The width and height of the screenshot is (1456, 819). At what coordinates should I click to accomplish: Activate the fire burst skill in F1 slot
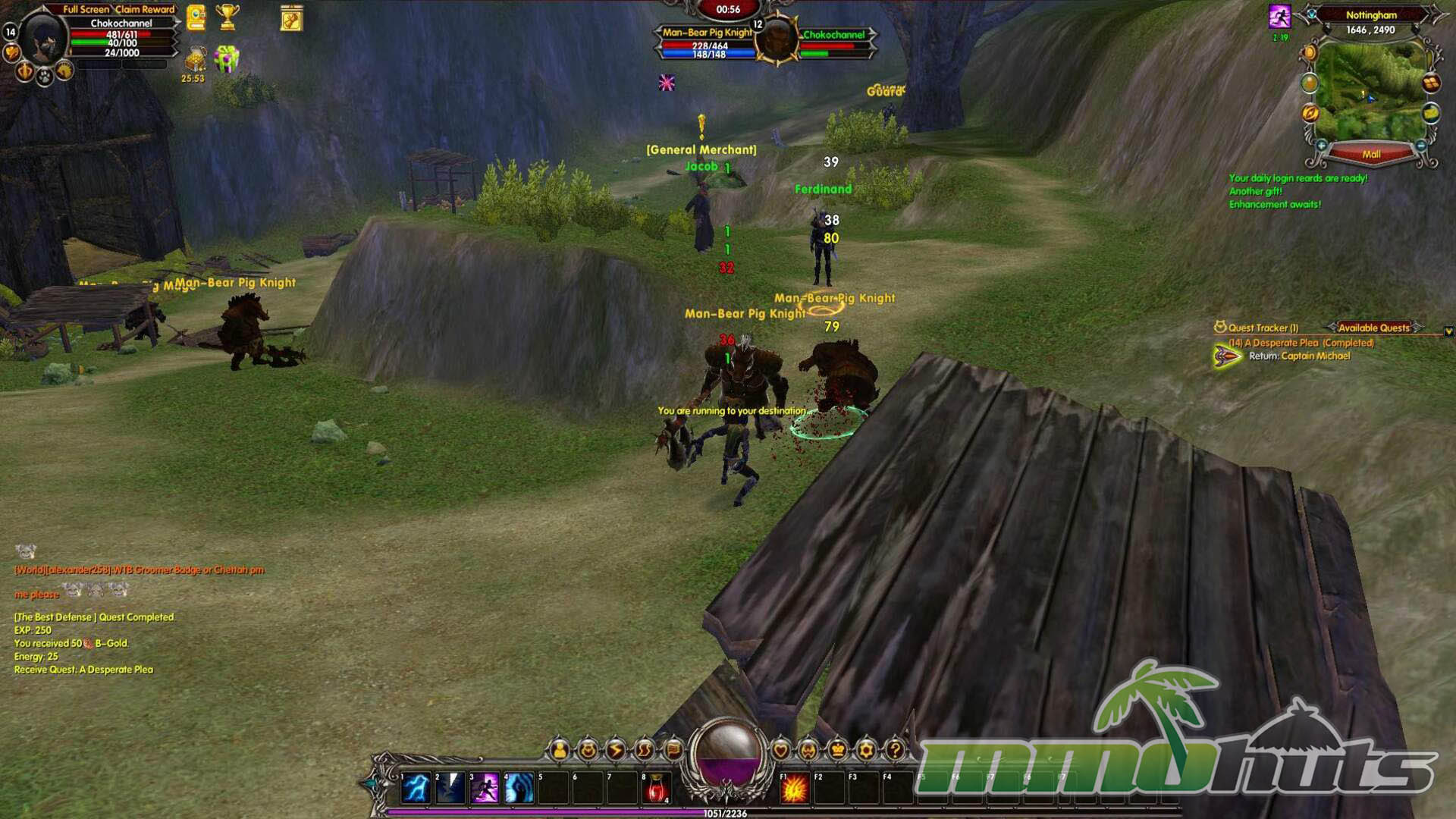[794, 789]
